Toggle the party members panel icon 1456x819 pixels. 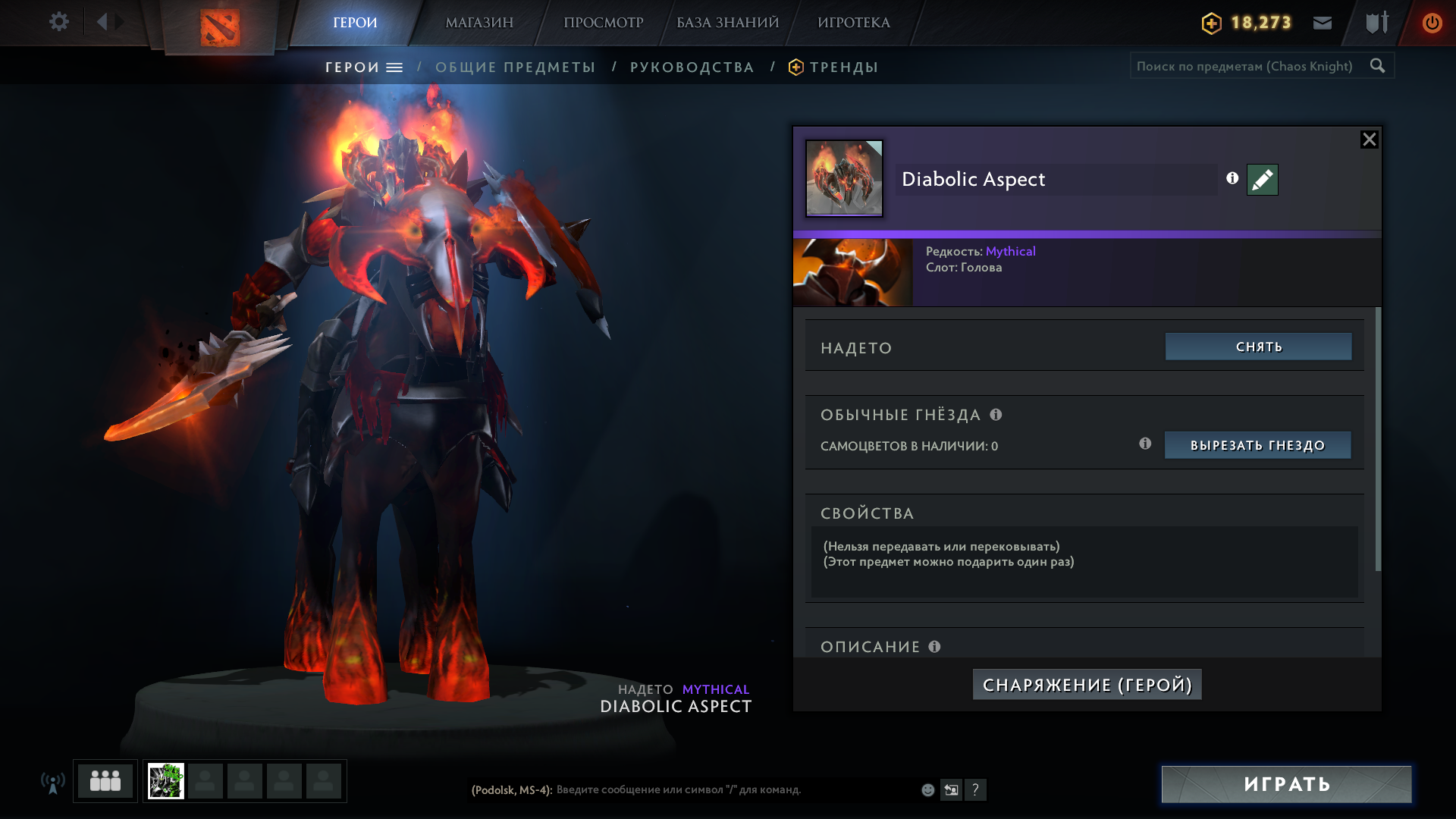click(105, 780)
